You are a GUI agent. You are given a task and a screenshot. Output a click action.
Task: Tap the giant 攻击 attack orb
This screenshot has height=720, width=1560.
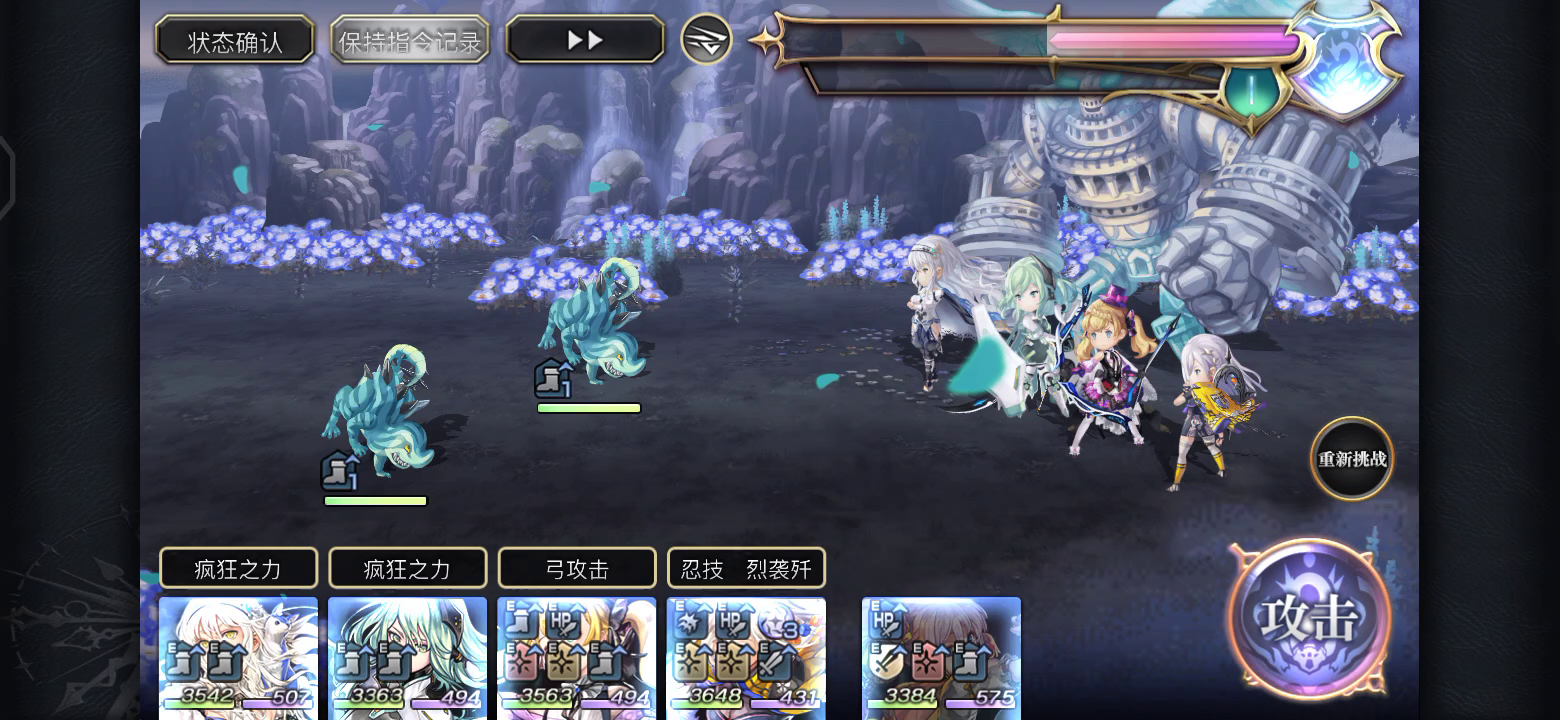[1310, 618]
